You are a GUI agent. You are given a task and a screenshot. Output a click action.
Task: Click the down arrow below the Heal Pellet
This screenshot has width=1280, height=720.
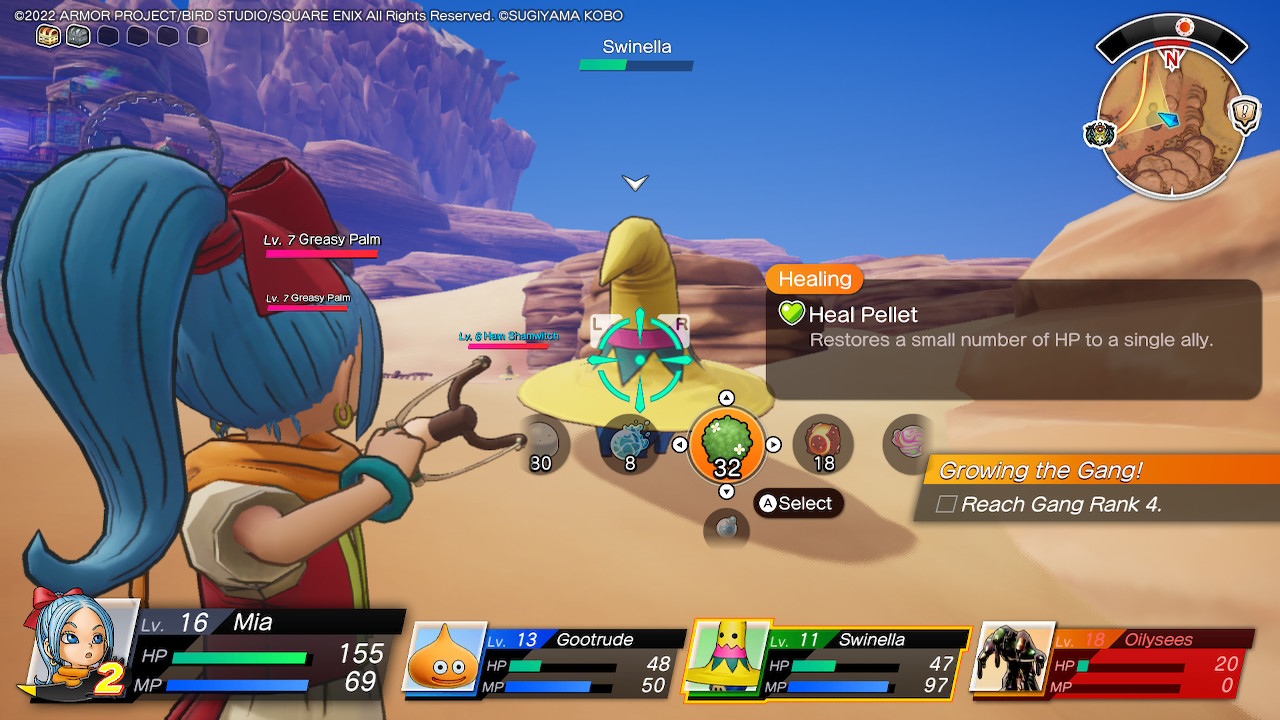coord(727,491)
